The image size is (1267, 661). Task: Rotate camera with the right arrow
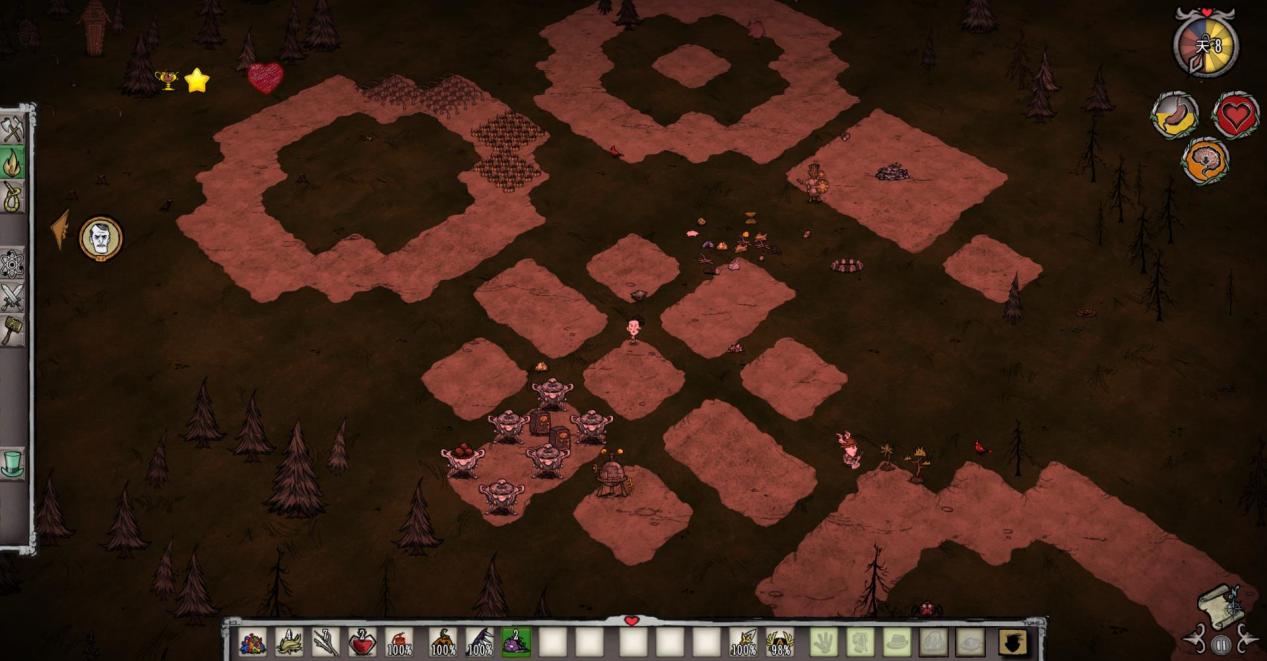(1246, 638)
